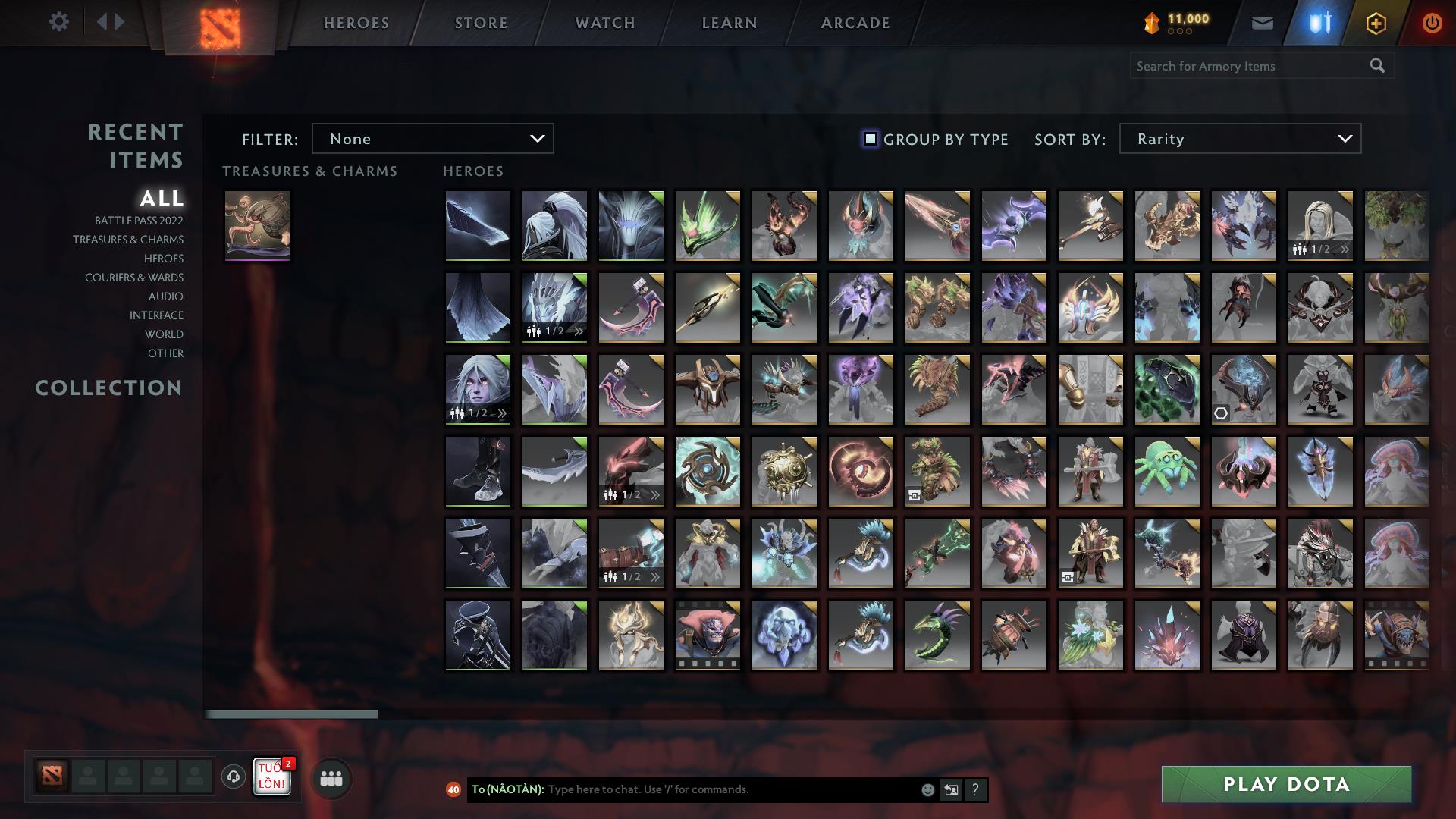Open the Filter dropdown showing None

point(432,139)
